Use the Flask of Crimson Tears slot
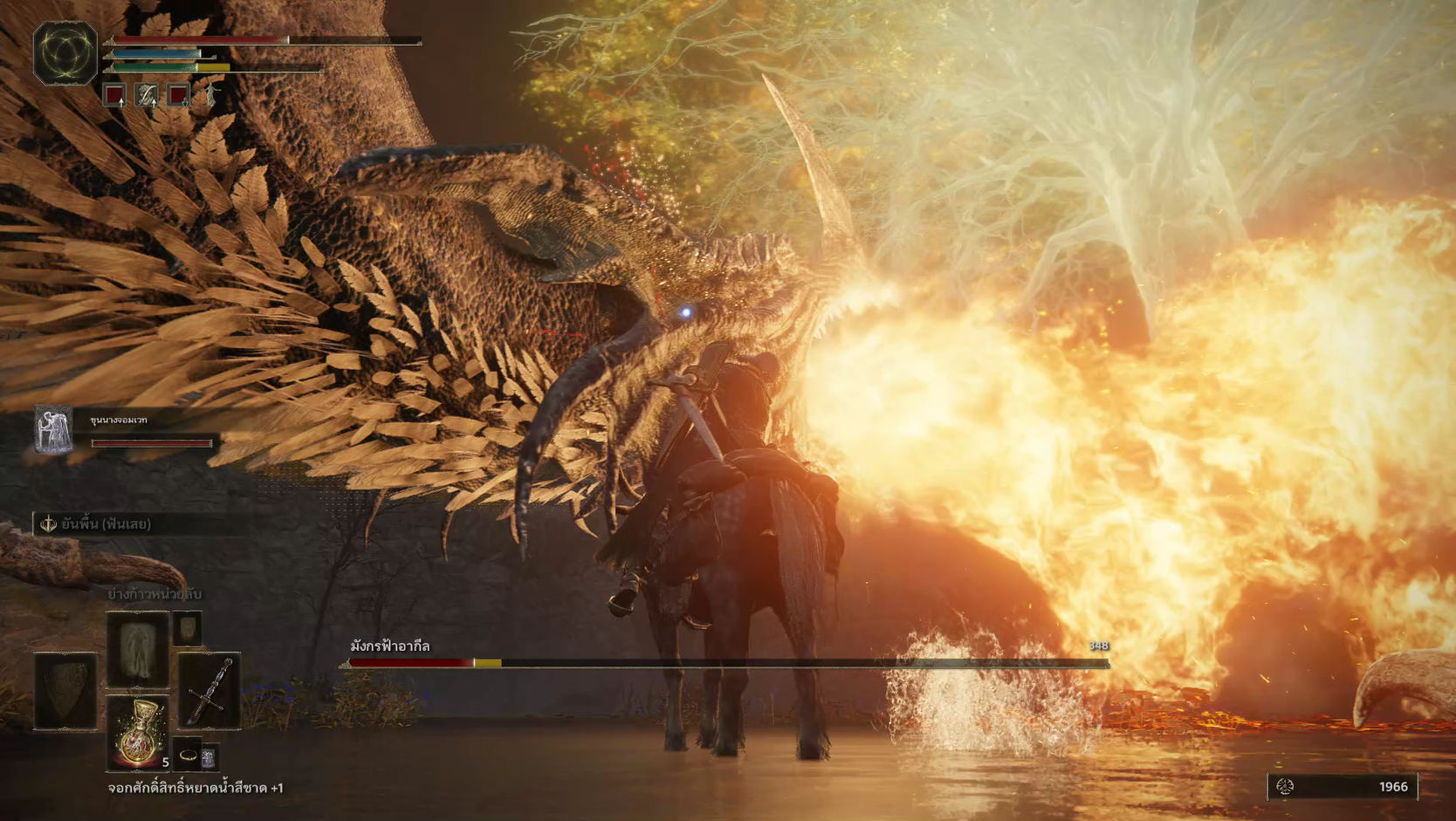This screenshot has height=821, width=1456. tap(137, 733)
